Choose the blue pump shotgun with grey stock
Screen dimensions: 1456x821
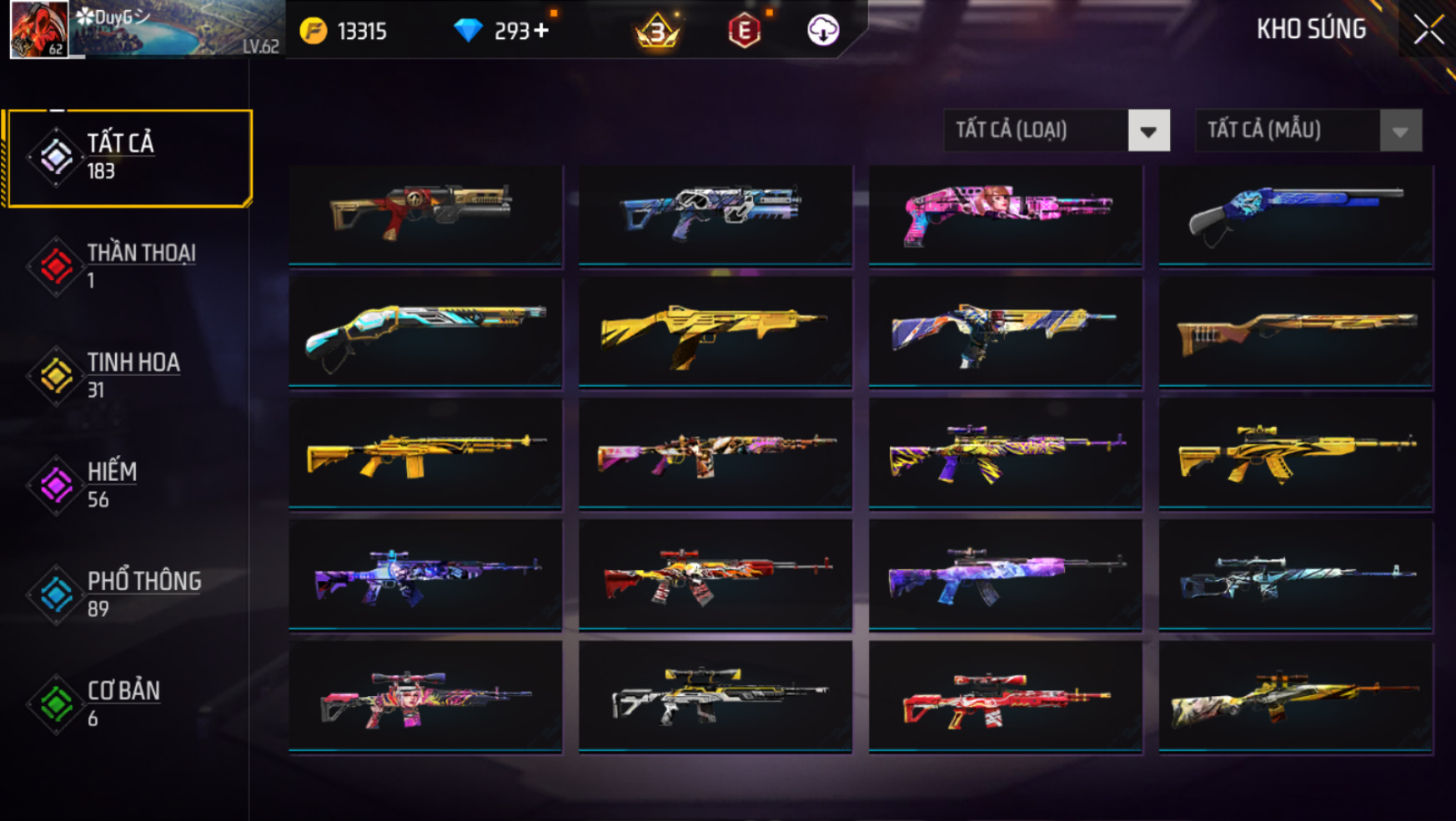[1295, 214]
